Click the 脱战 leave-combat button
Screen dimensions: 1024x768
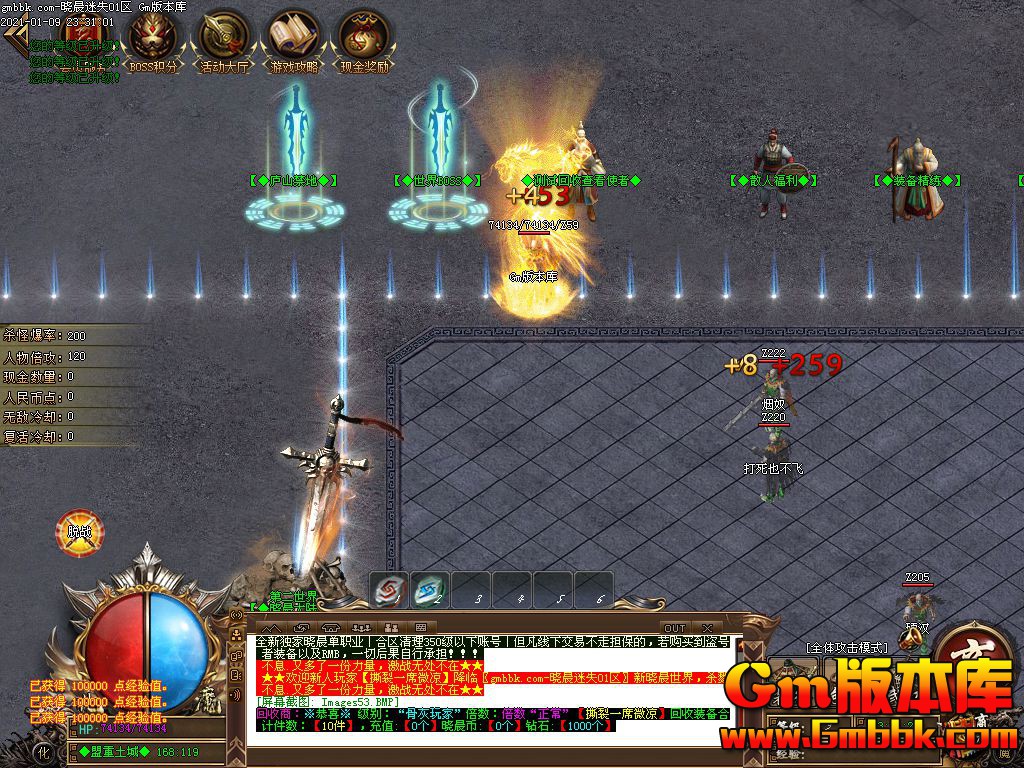pos(78,532)
